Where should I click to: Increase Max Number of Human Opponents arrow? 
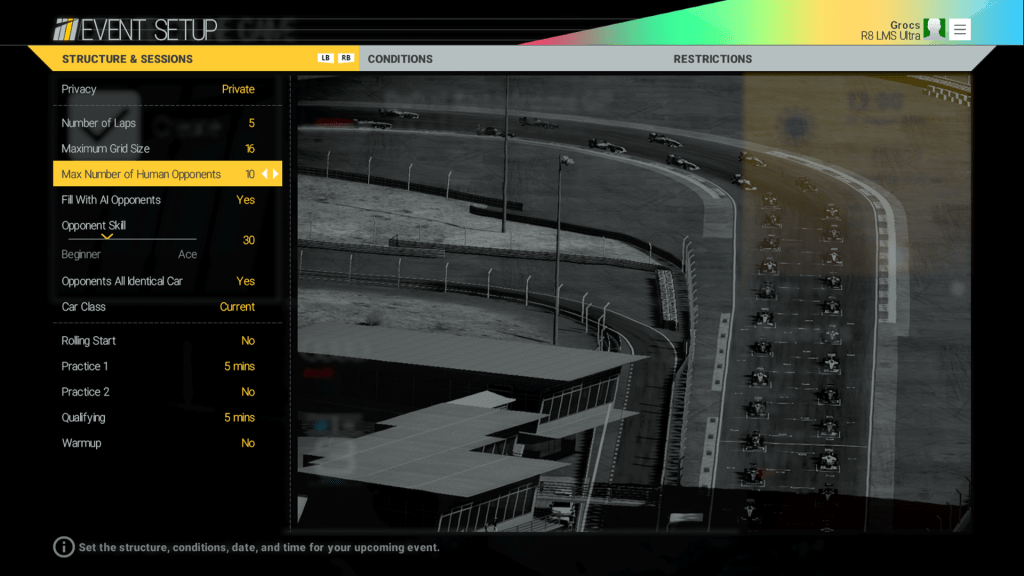[276, 174]
